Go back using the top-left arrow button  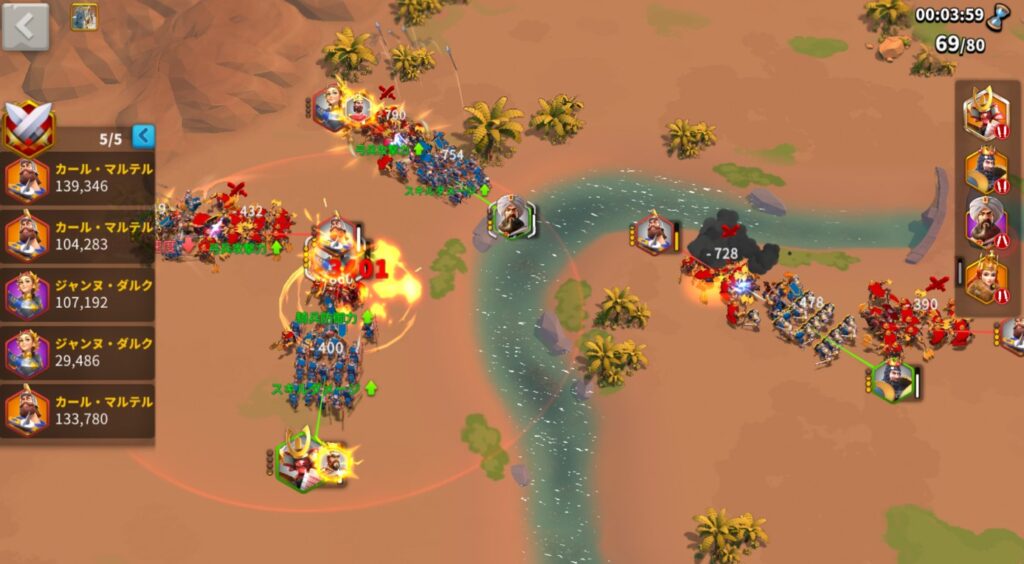[x=26, y=26]
